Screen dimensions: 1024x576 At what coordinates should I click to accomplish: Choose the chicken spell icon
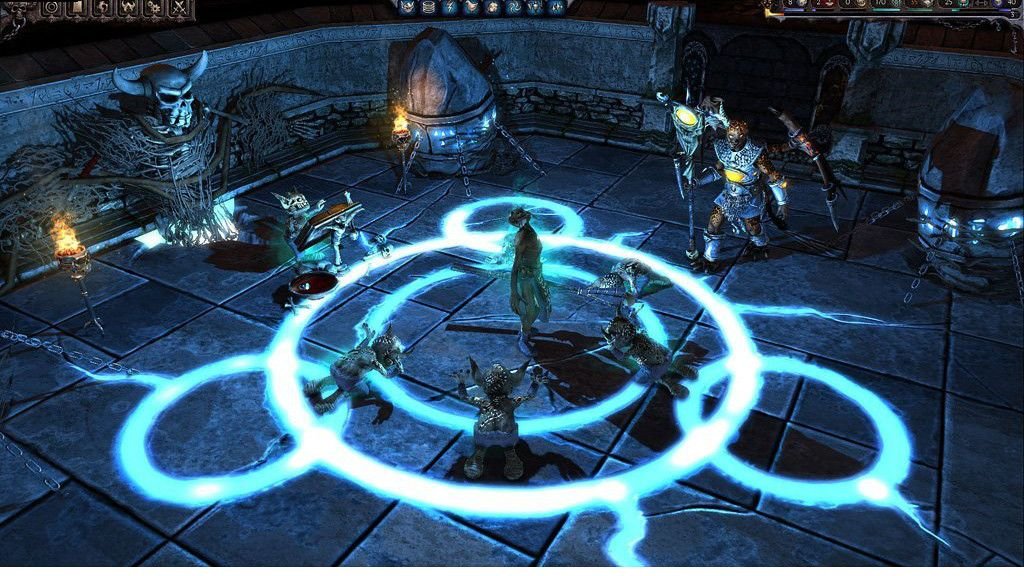(x=471, y=6)
